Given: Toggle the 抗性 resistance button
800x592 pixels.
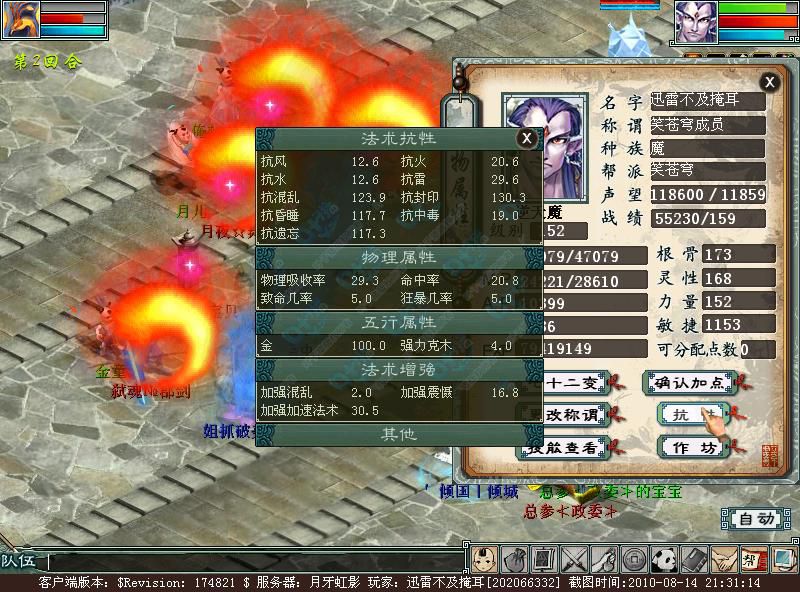Looking at the screenshot, I should pos(687,415).
